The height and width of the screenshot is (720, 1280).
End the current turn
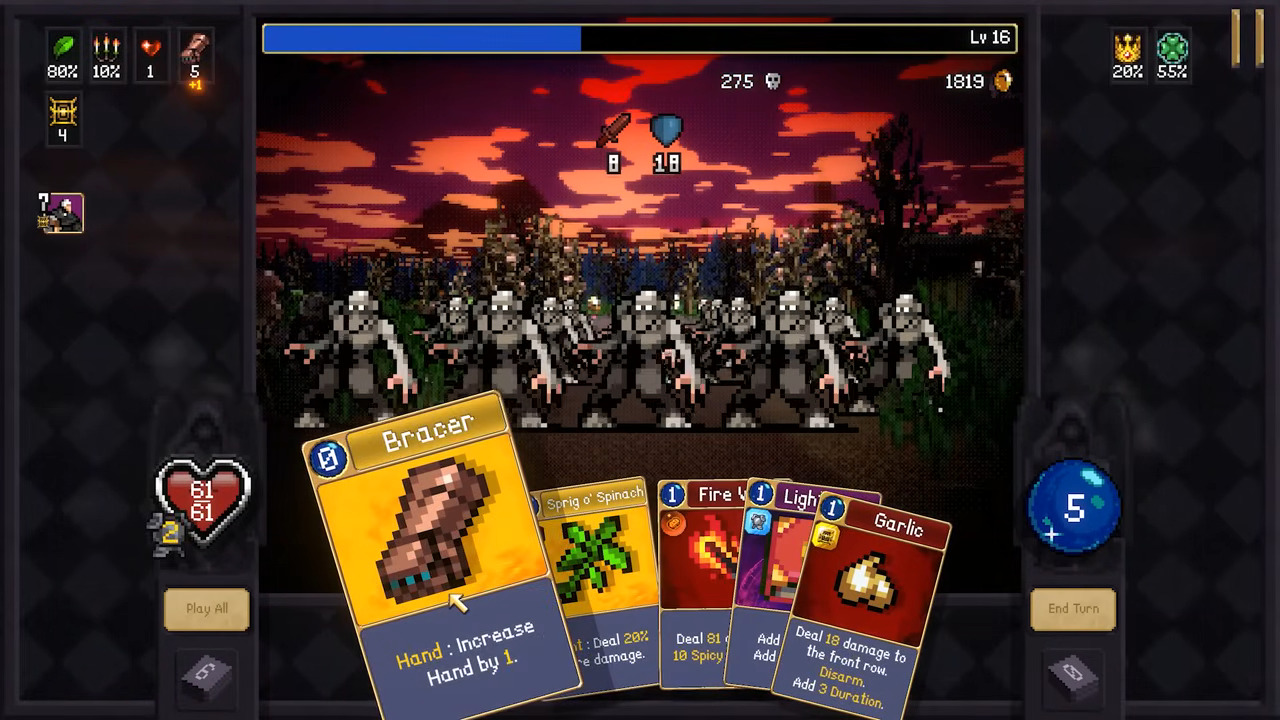click(x=1073, y=609)
